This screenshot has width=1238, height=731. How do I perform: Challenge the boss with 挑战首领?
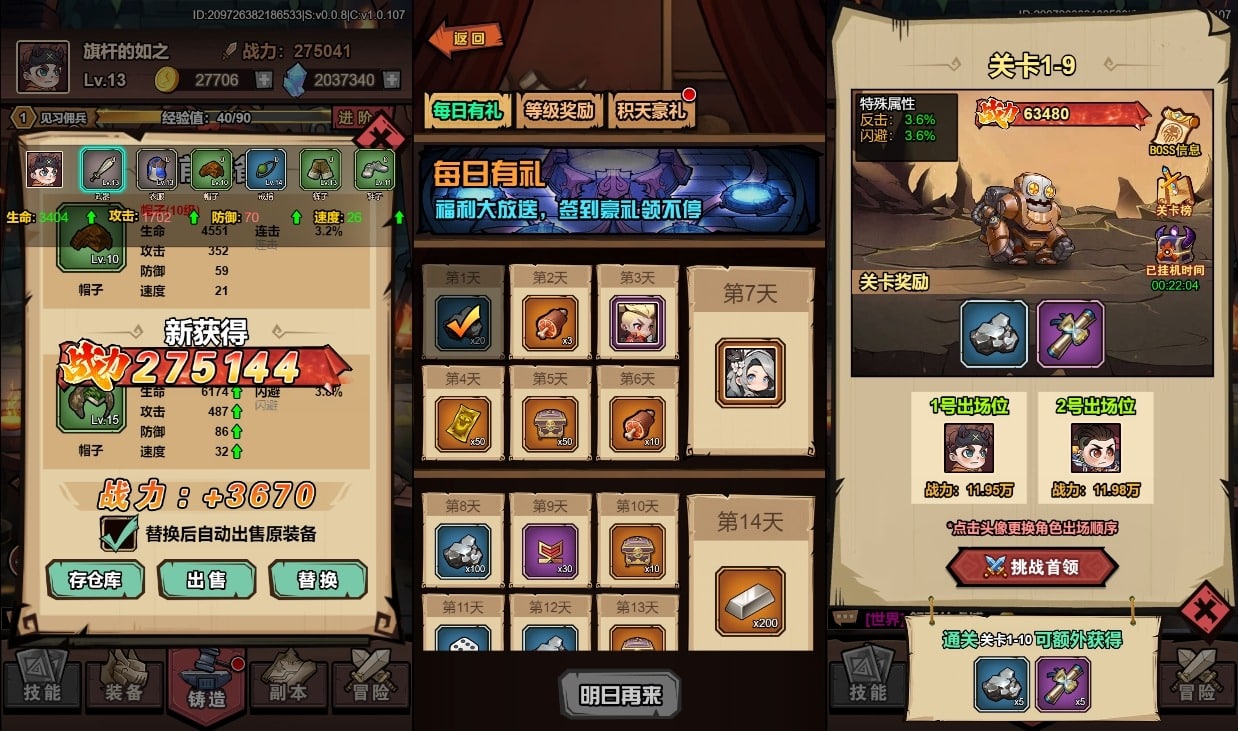coord(1031,567)
